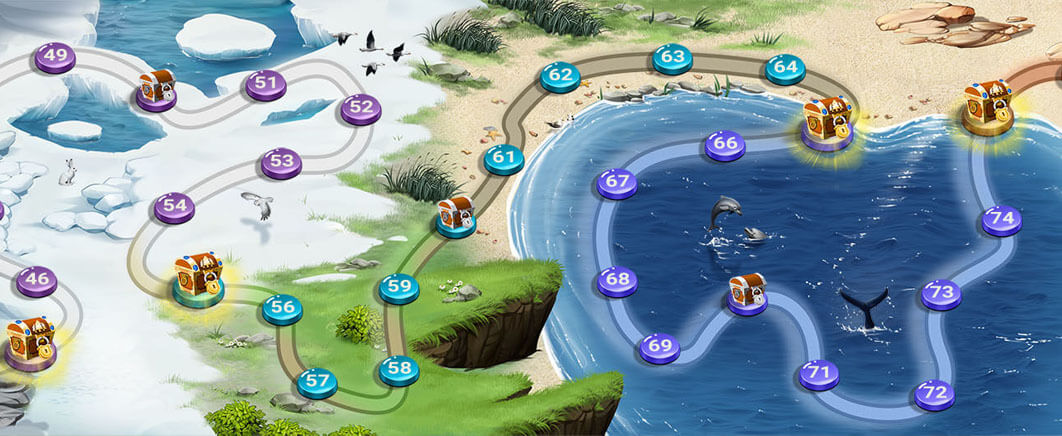Open level 64 node
Viewport: 1062px width, 436px height.
[x=785, y=69]
